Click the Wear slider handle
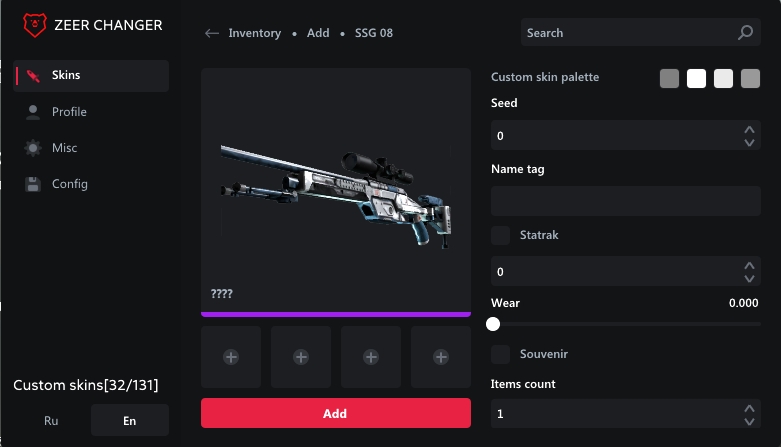This screenshot has height=447, width=781. coord(492,323)
